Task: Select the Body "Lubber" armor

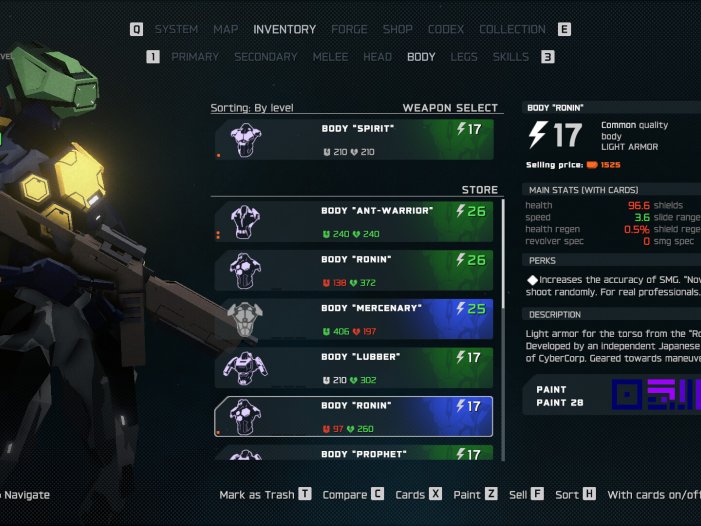Action: [x=353, y=368]
